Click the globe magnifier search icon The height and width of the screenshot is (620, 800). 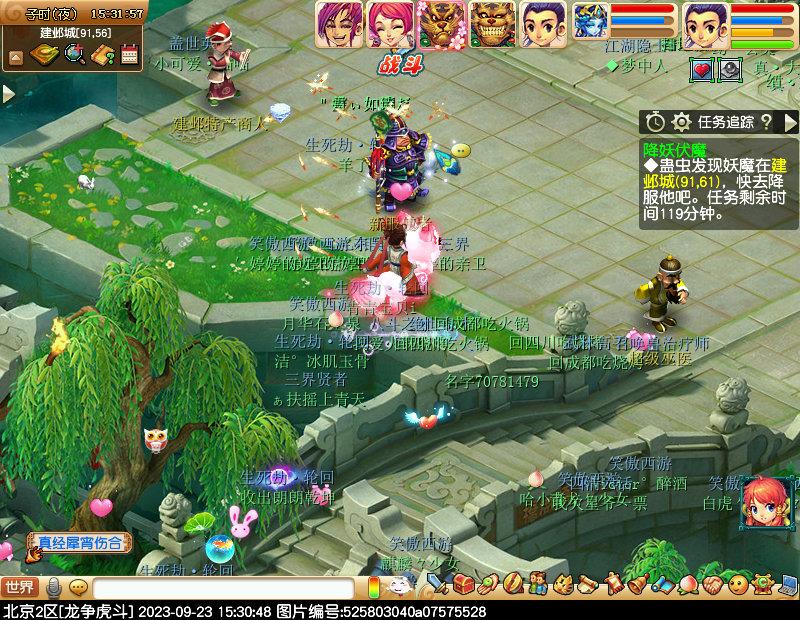(75, 54)
